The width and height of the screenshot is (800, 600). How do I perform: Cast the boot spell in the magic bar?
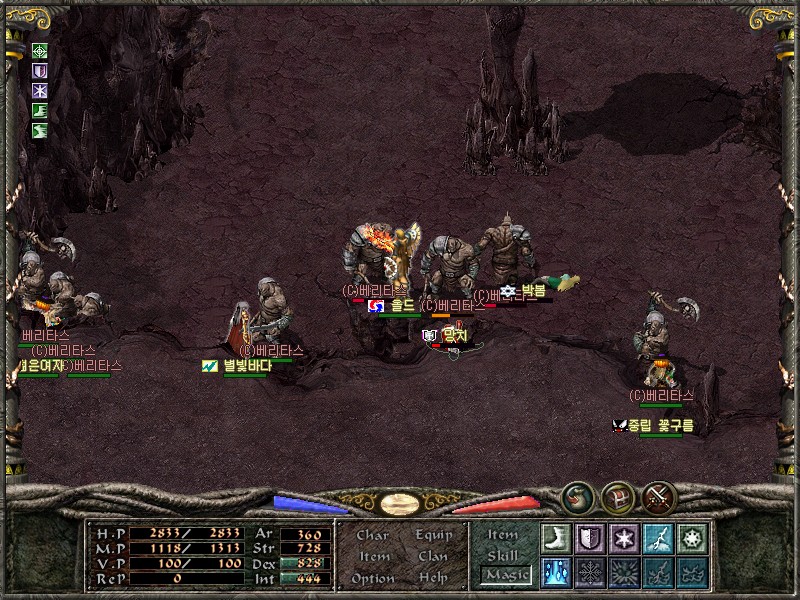pos(555,538)
